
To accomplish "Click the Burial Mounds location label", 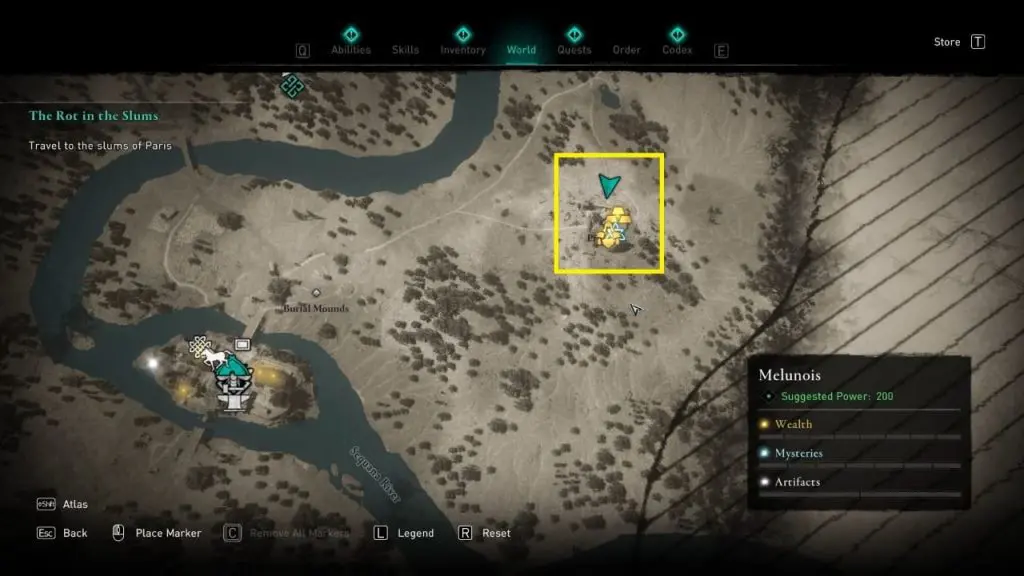I will tap(315, 308).
